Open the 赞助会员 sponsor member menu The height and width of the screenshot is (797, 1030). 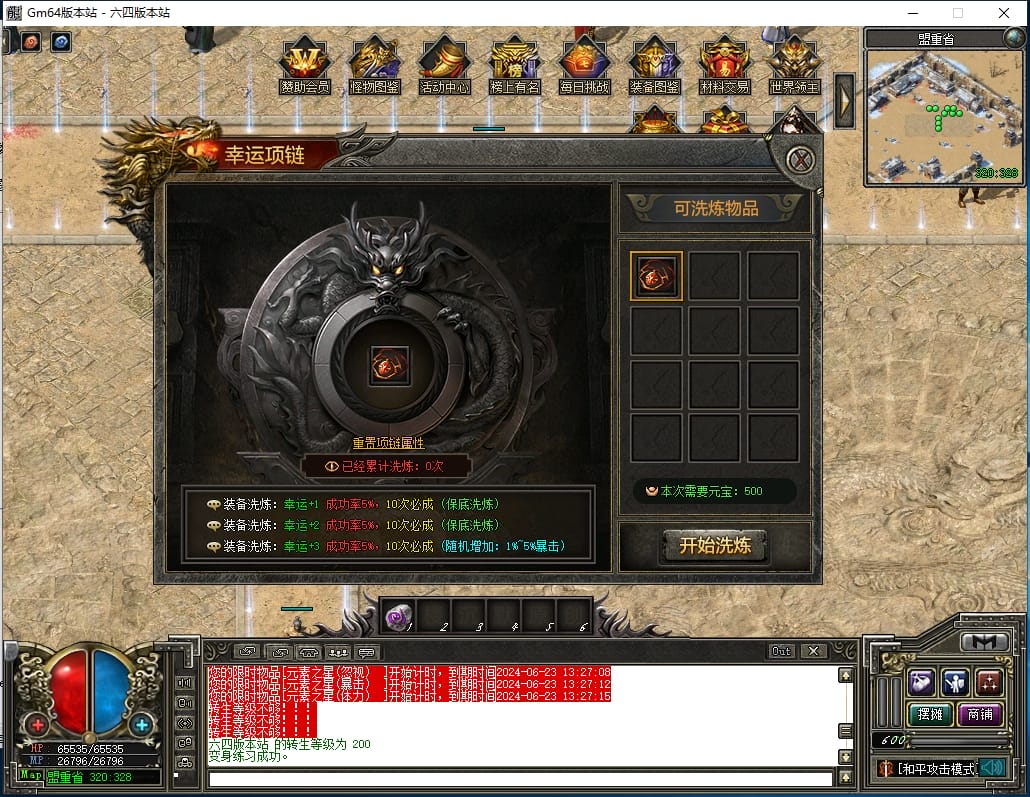(305, 65)
